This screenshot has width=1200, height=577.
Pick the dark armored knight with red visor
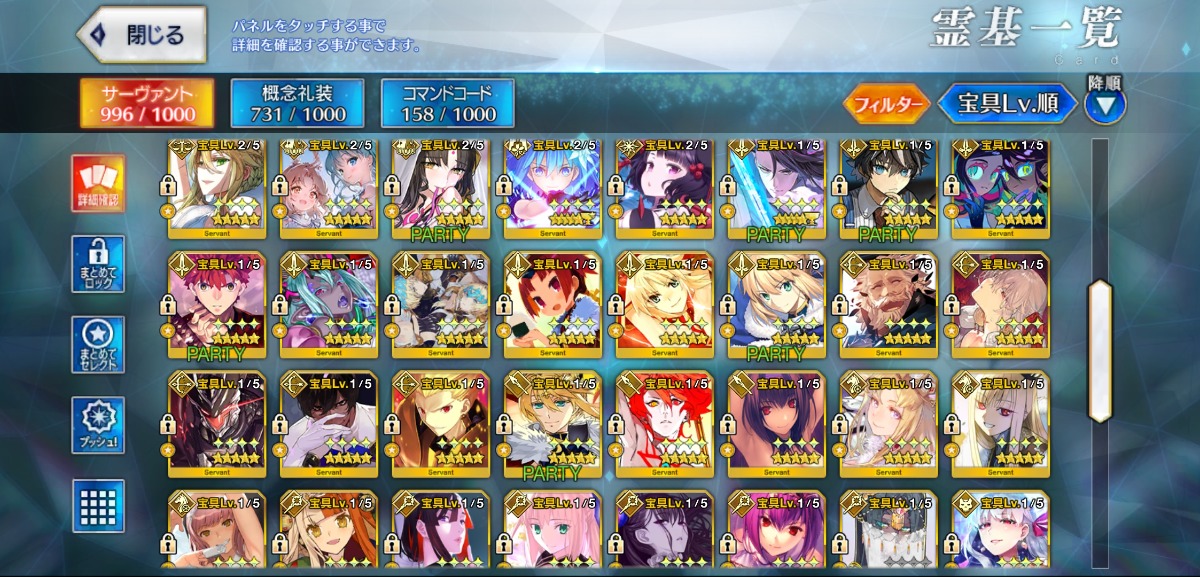(x=217, y=423)
